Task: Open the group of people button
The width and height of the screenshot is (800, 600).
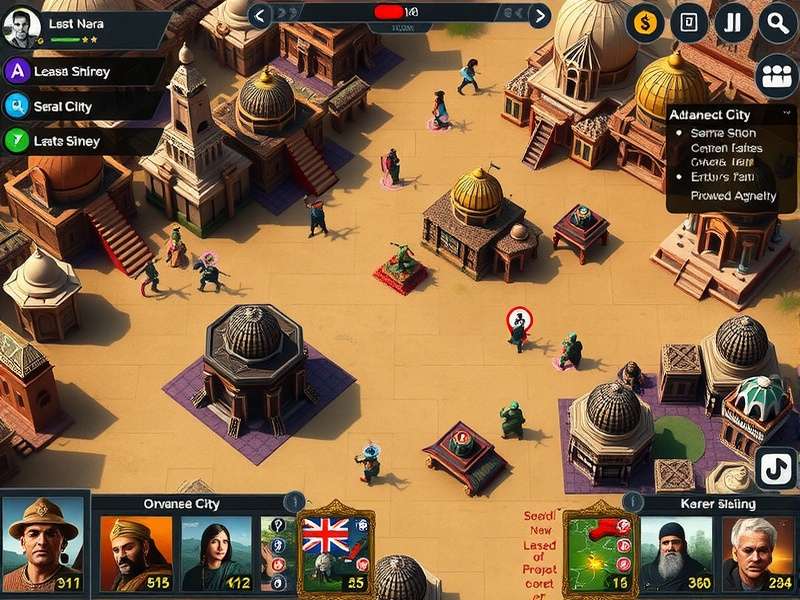Action: 776,76
